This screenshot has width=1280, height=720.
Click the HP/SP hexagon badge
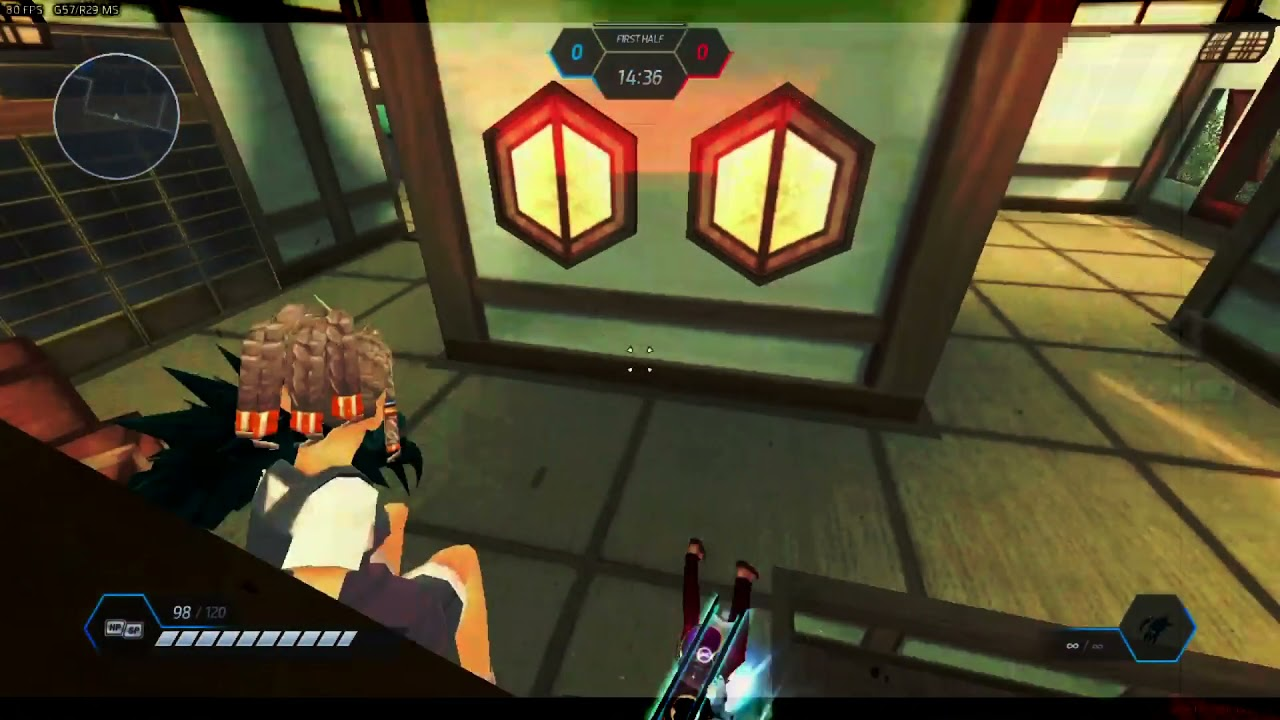tap(122, 628)
